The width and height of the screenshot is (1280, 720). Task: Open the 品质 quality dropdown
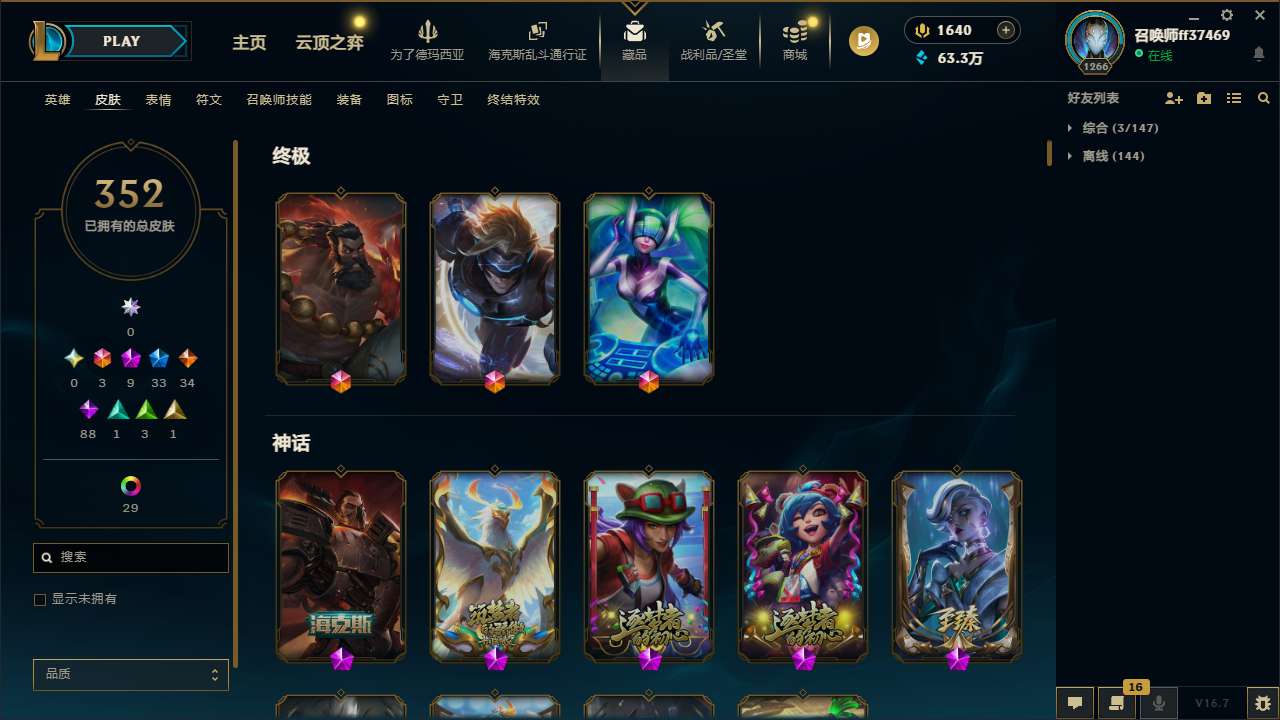click(130, 674)
